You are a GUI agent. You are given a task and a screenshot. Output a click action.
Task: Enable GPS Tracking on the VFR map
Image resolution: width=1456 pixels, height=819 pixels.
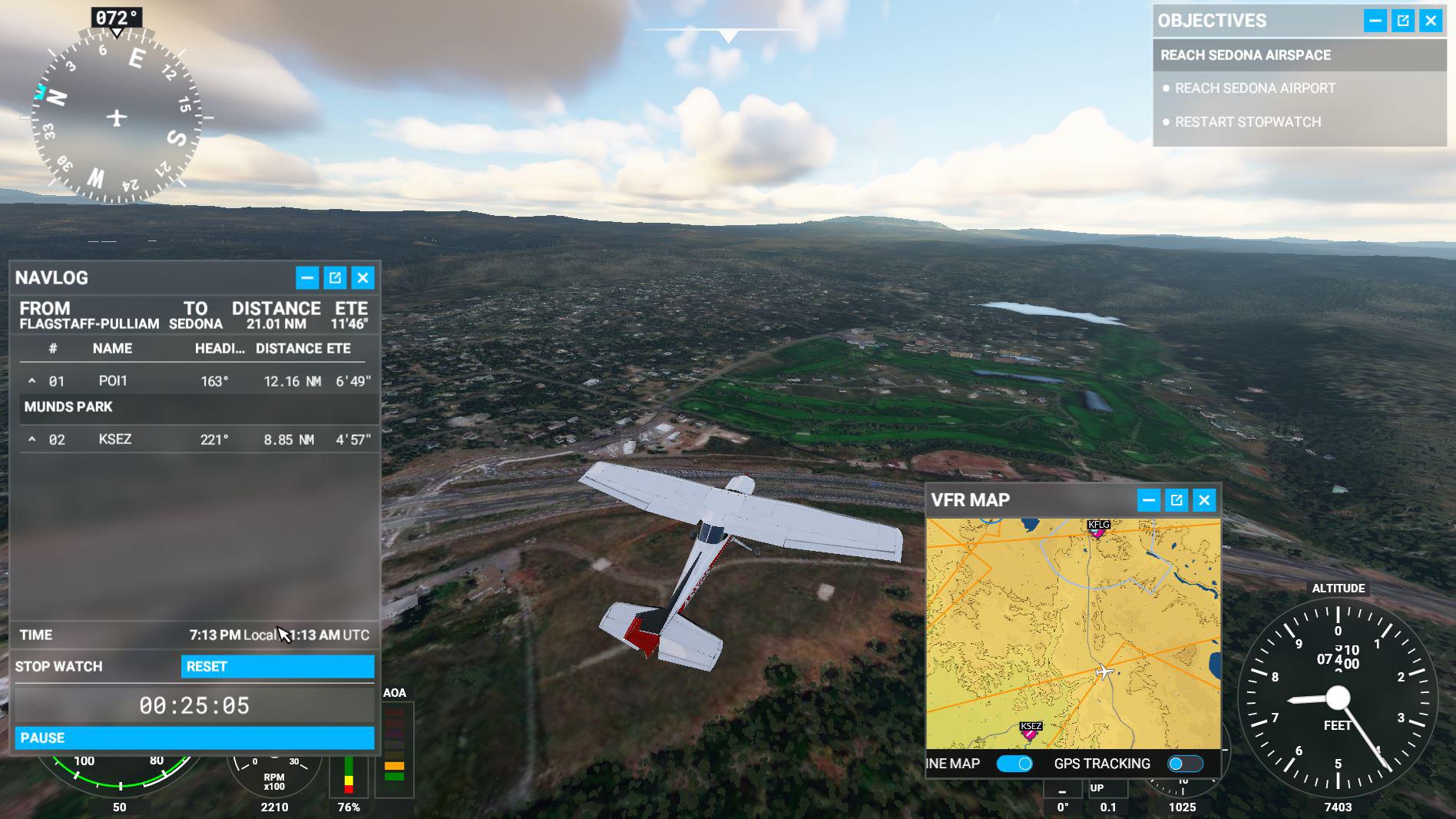(x=1183, y=763)
